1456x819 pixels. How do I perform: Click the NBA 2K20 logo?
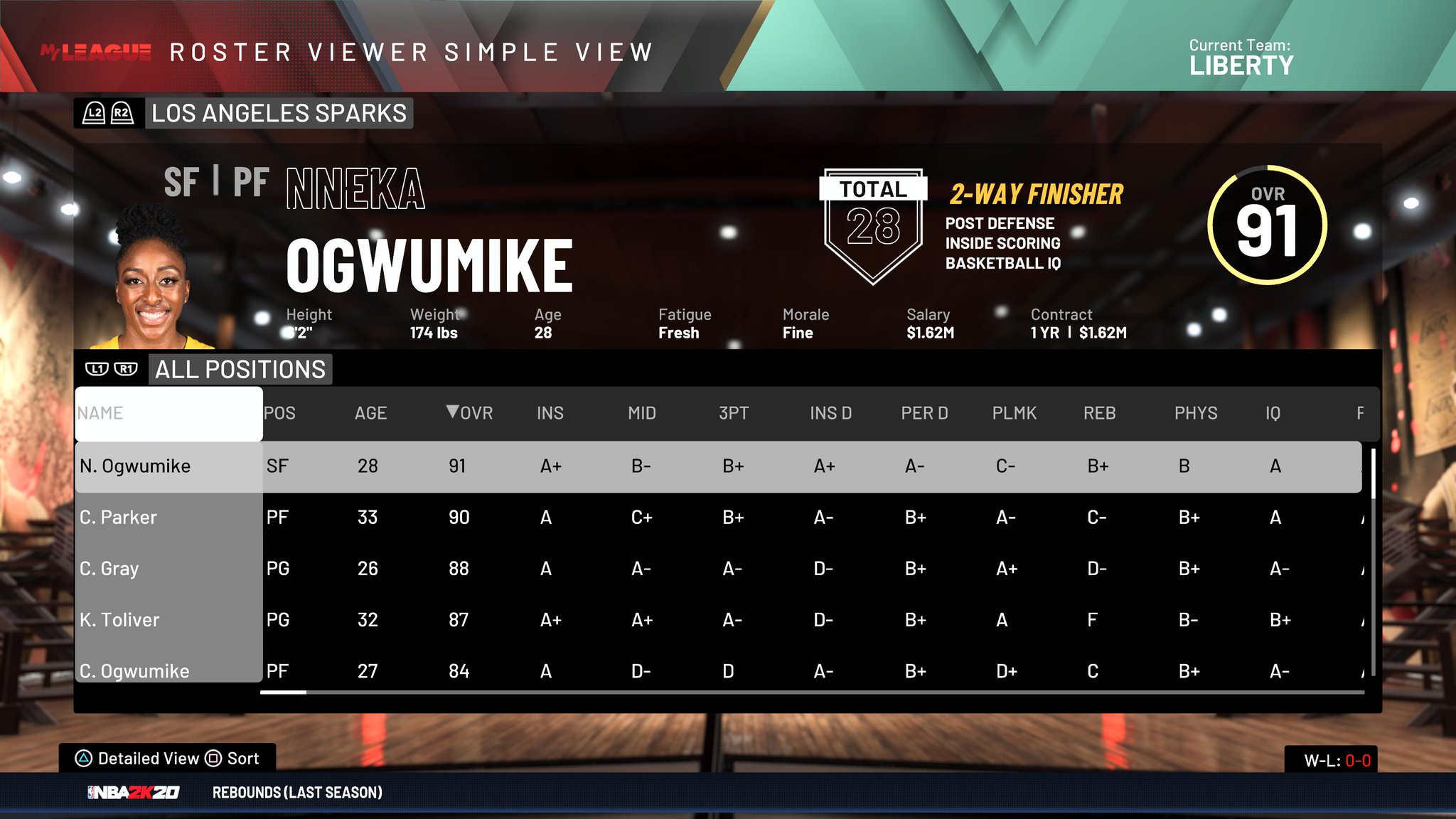click(x=134, y=792)
